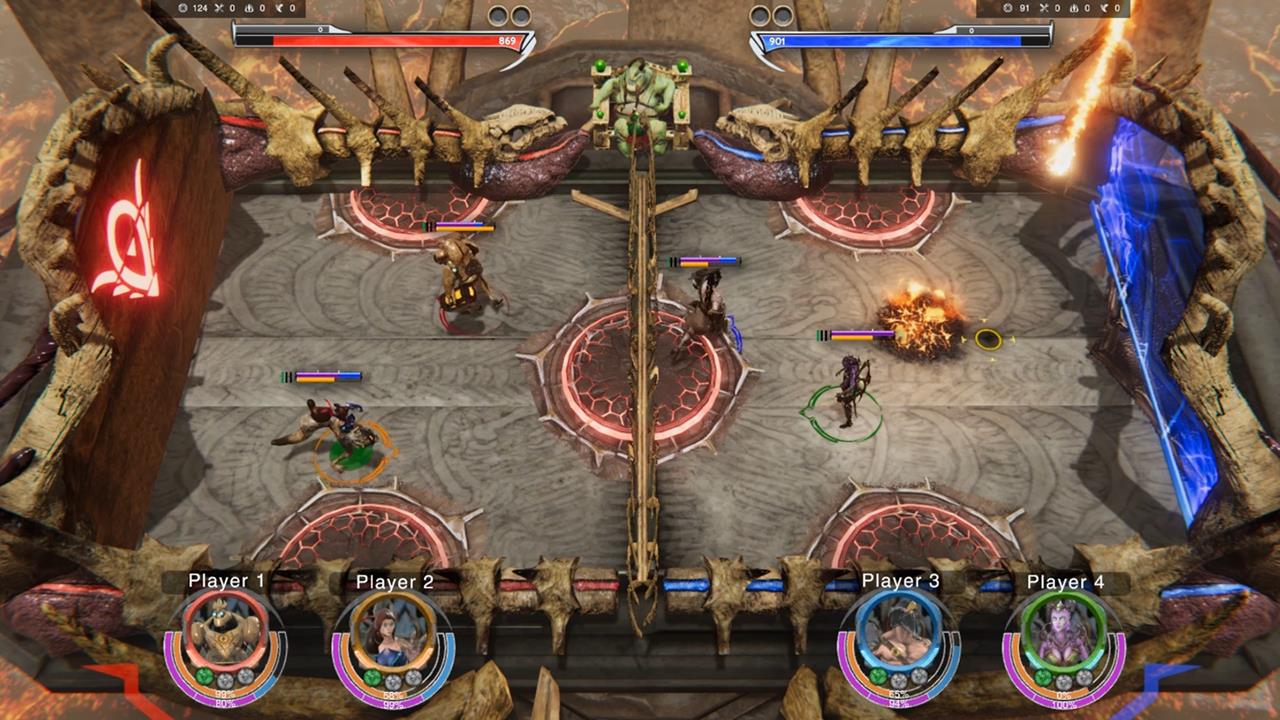
Task: Click the Player 1 name label
Action: pyautogui.click(x=225, y=580)
